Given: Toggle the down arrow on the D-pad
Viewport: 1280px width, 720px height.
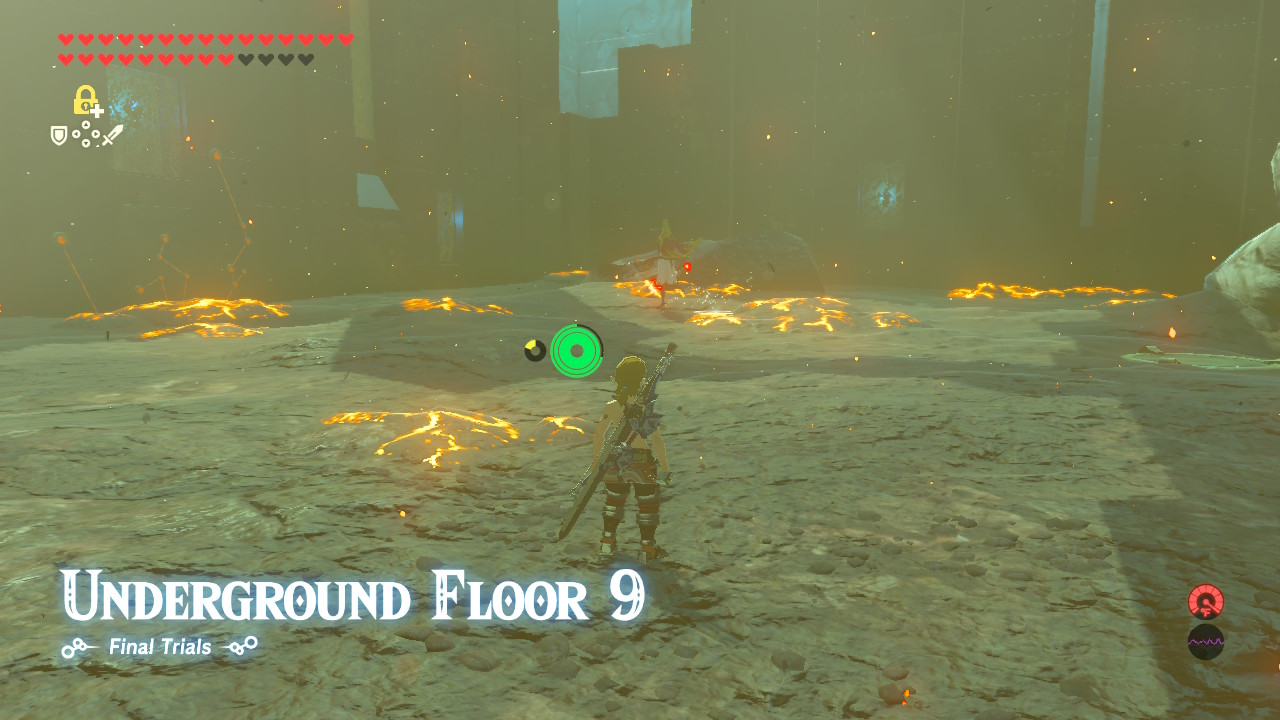Looking at the screenshot, I should click(x=85, y=143).
